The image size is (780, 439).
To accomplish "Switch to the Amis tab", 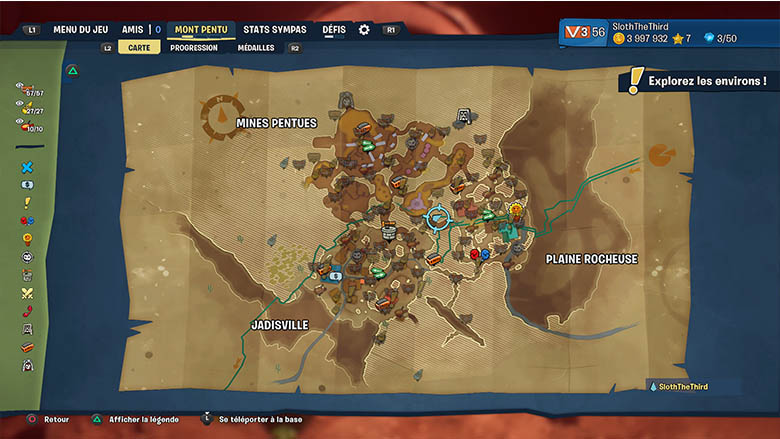I will (133, 30).
